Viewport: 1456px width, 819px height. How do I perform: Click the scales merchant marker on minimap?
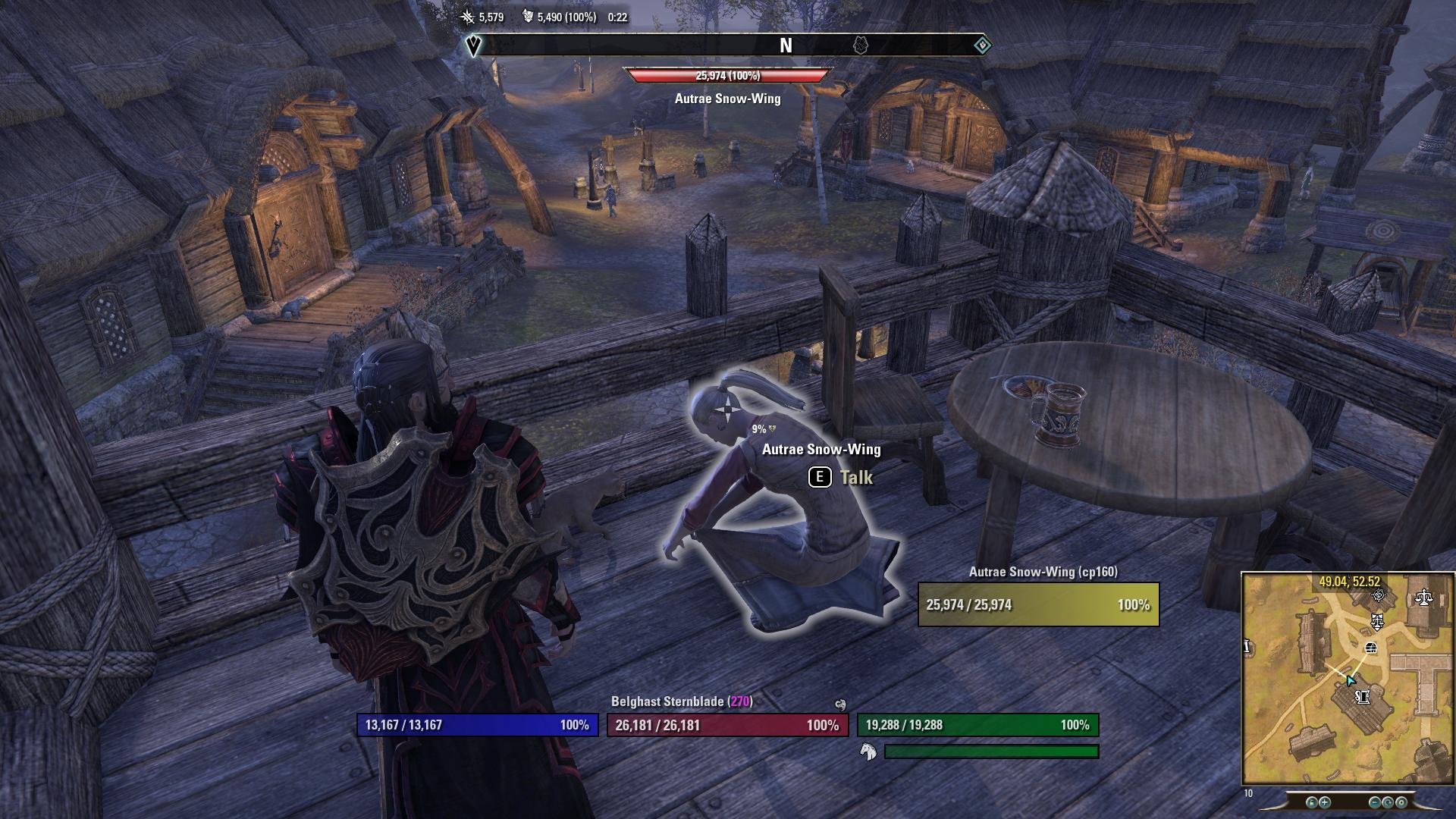click(1423, 598)
